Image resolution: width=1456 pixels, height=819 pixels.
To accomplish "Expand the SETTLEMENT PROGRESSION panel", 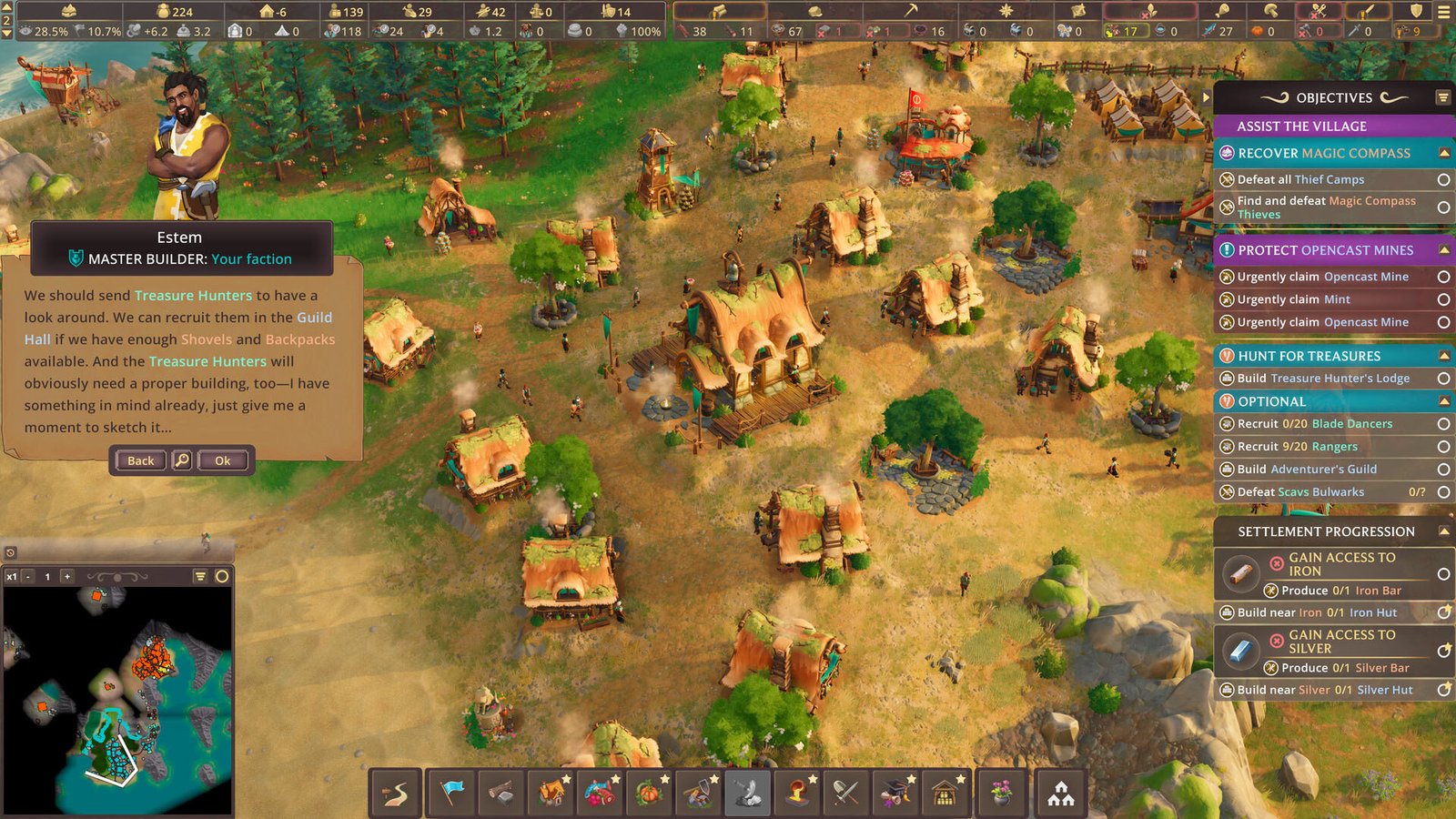I will [x=1442, y=531].
